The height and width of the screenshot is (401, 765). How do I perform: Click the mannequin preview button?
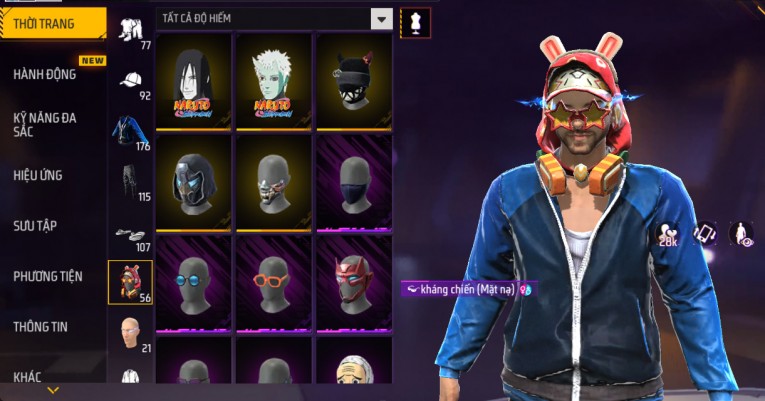[415, 21]
